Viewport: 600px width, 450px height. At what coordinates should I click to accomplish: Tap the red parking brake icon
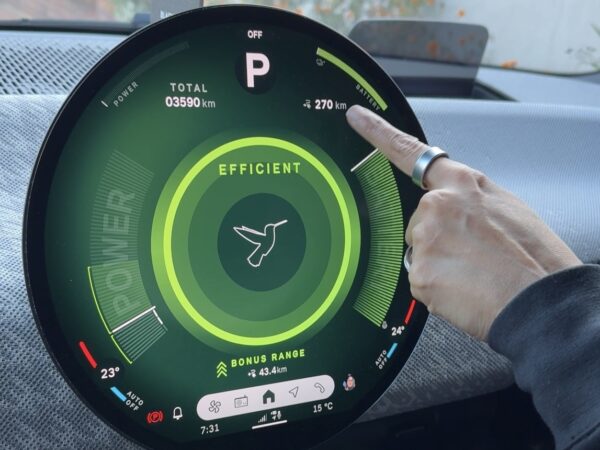[154, 415]
